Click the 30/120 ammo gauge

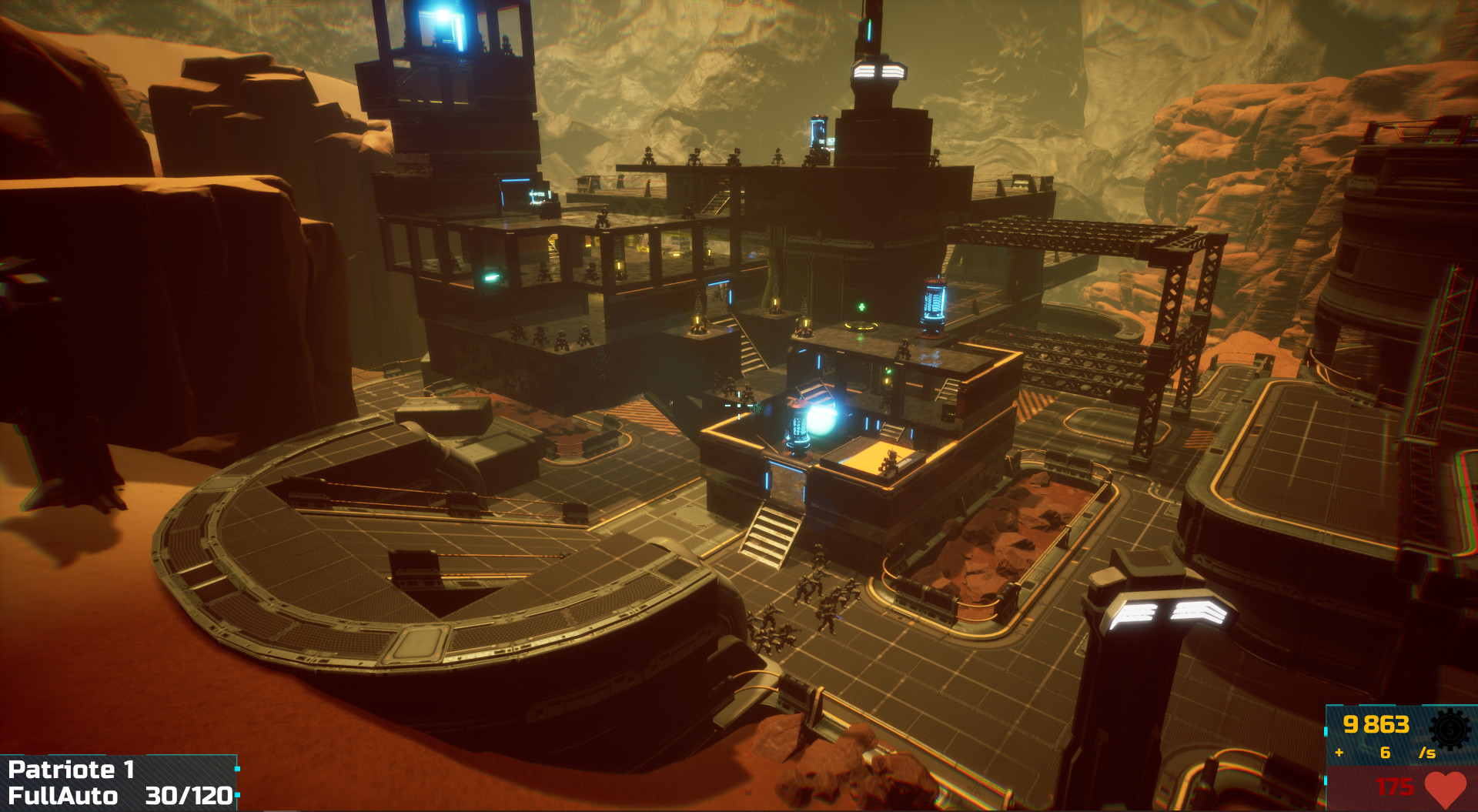(x=190, y=797)
